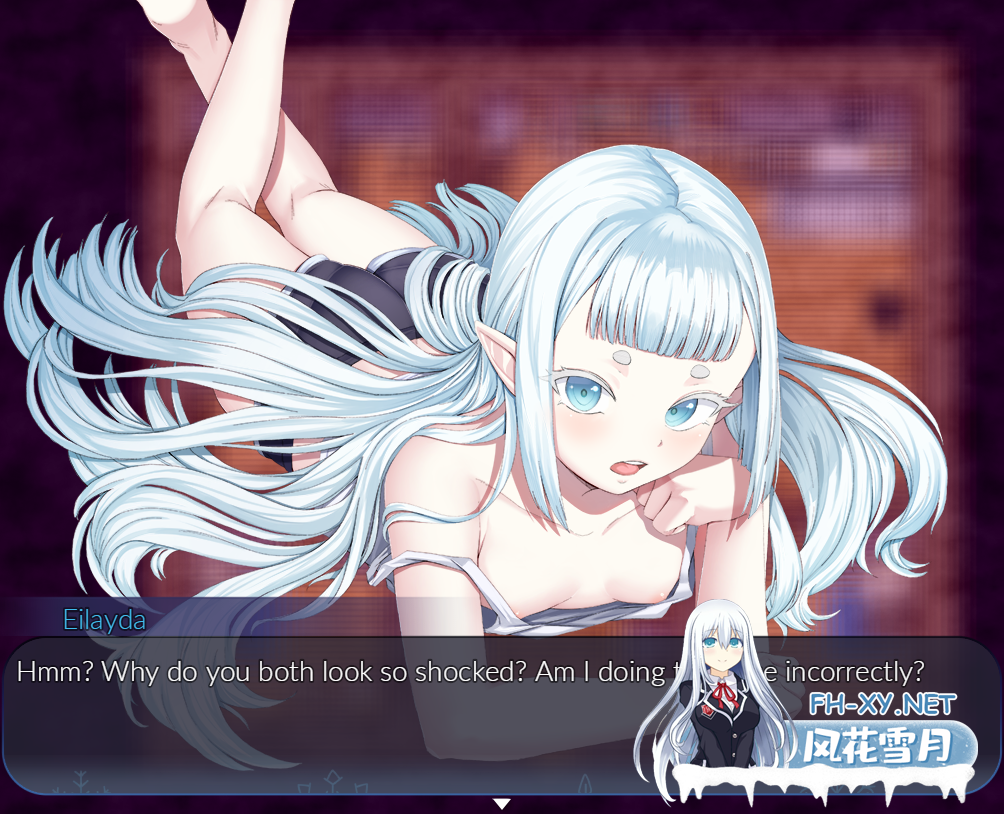Click the white continue arrow below the dialogue
The height and width of the screenshot is (814, 1004).
pos(502,803)
